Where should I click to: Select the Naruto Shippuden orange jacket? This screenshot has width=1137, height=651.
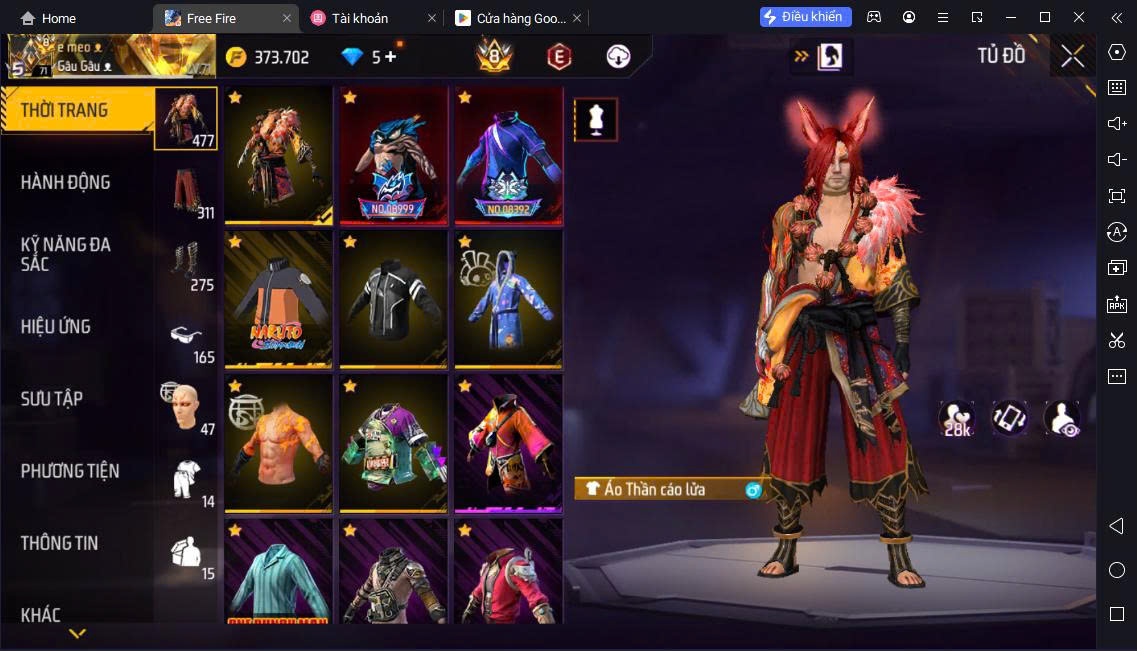click(x=278, y=299)
